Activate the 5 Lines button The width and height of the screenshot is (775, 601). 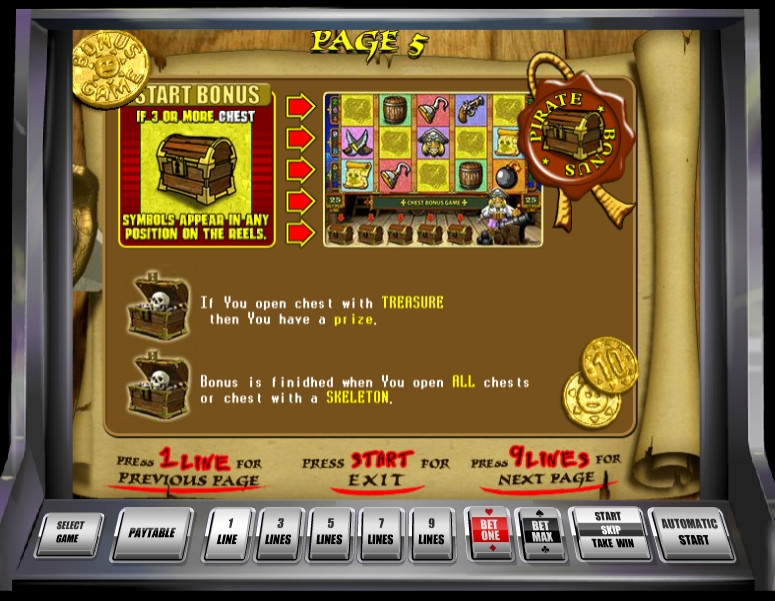(x=329, y=533)
